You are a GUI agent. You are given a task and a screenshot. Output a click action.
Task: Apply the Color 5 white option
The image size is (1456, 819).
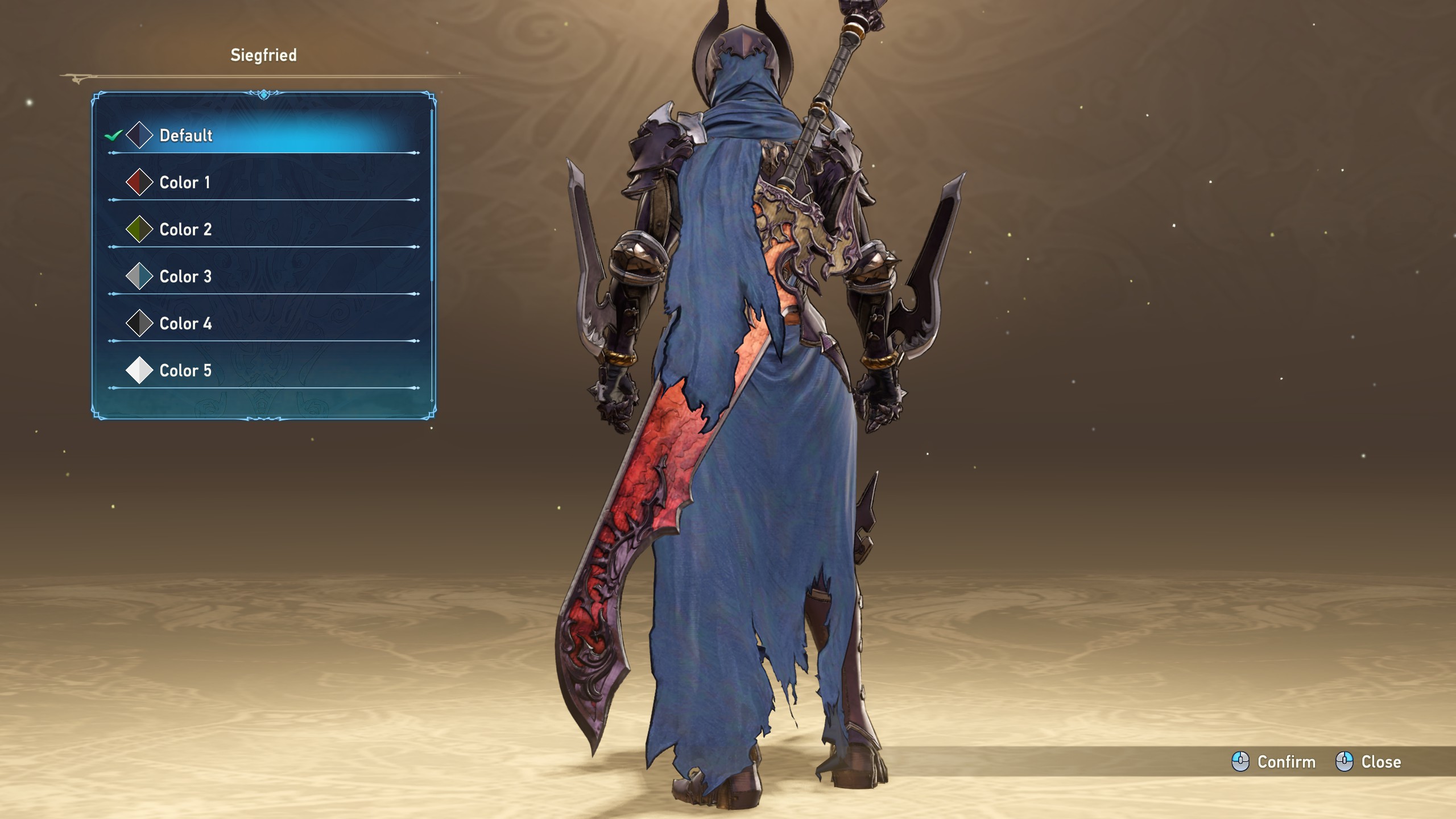(185, 371)
